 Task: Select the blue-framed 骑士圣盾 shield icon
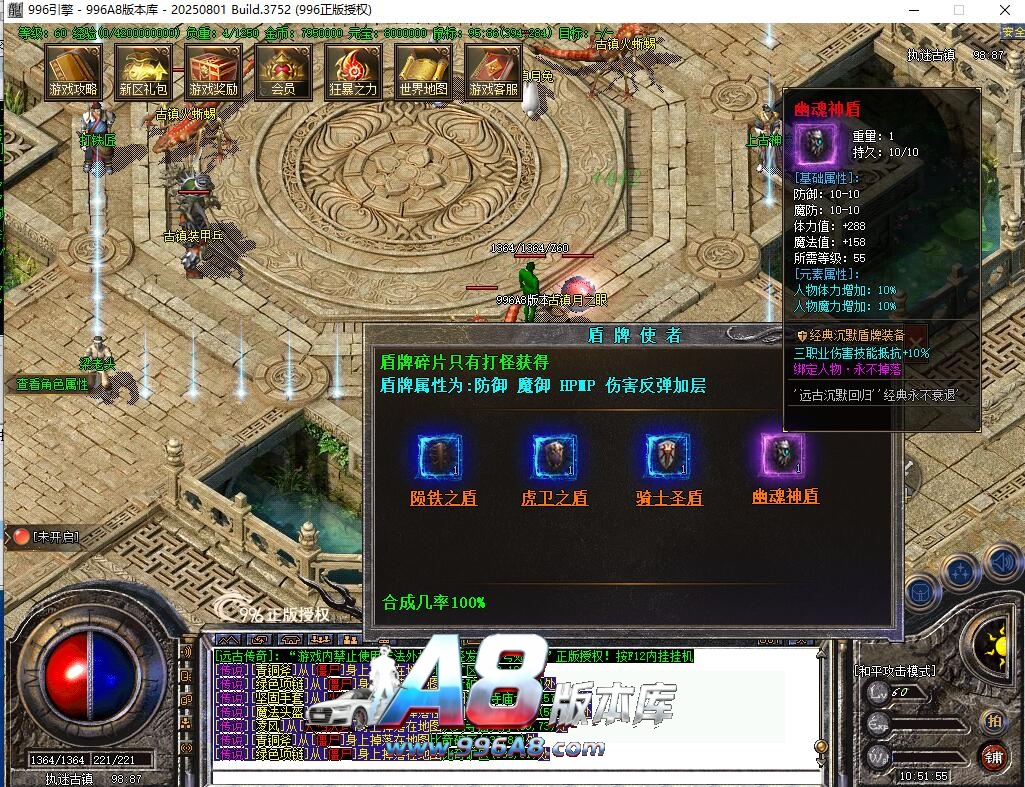tap(669, 457)
